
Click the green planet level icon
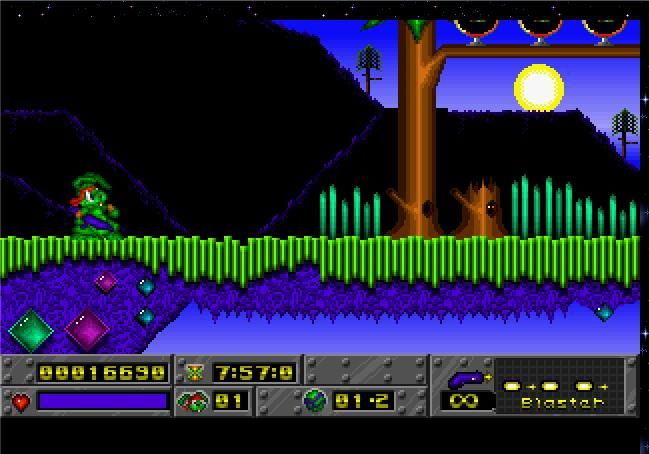point(315,401)
